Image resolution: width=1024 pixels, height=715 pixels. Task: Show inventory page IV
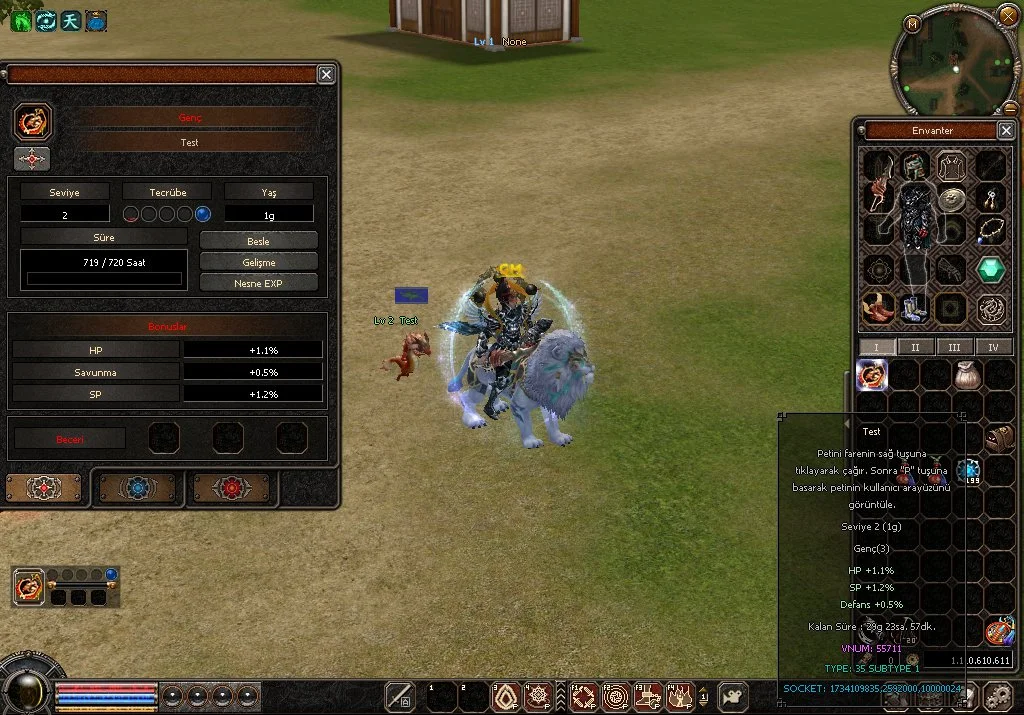click(x=994, y=347)
